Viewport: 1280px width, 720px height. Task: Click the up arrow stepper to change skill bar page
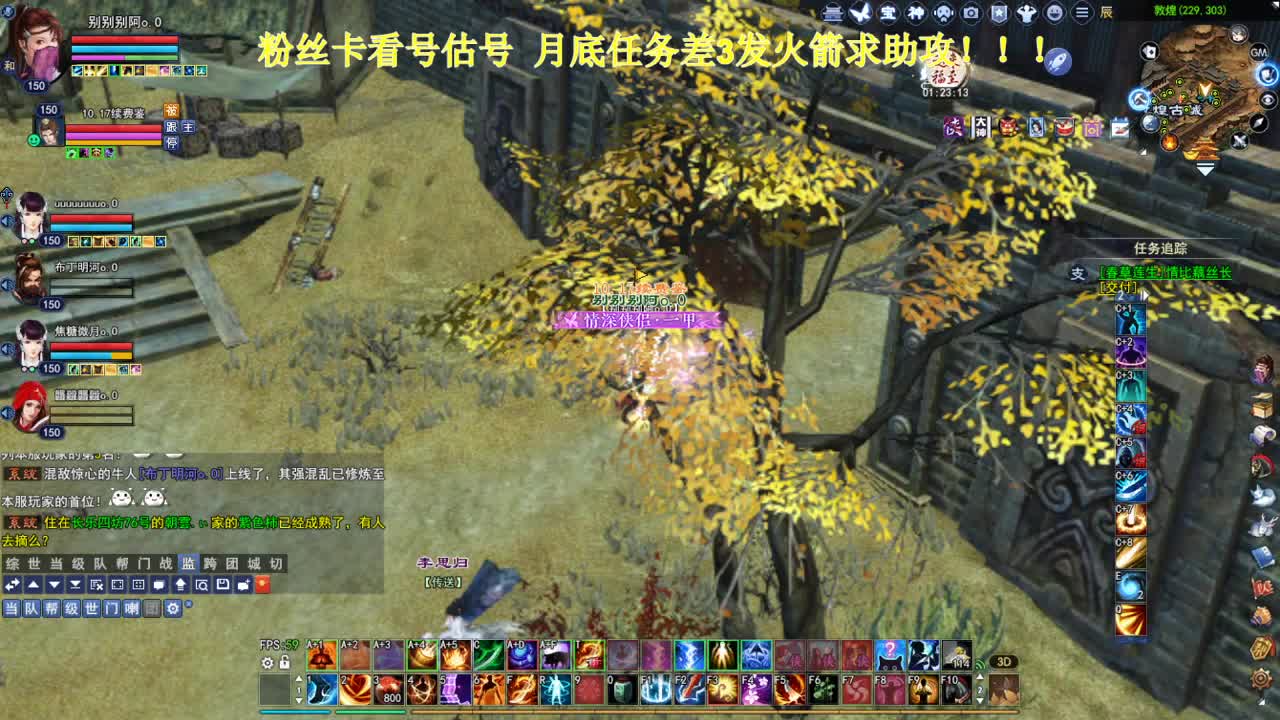pyautogui.click(x=299, y=678)
